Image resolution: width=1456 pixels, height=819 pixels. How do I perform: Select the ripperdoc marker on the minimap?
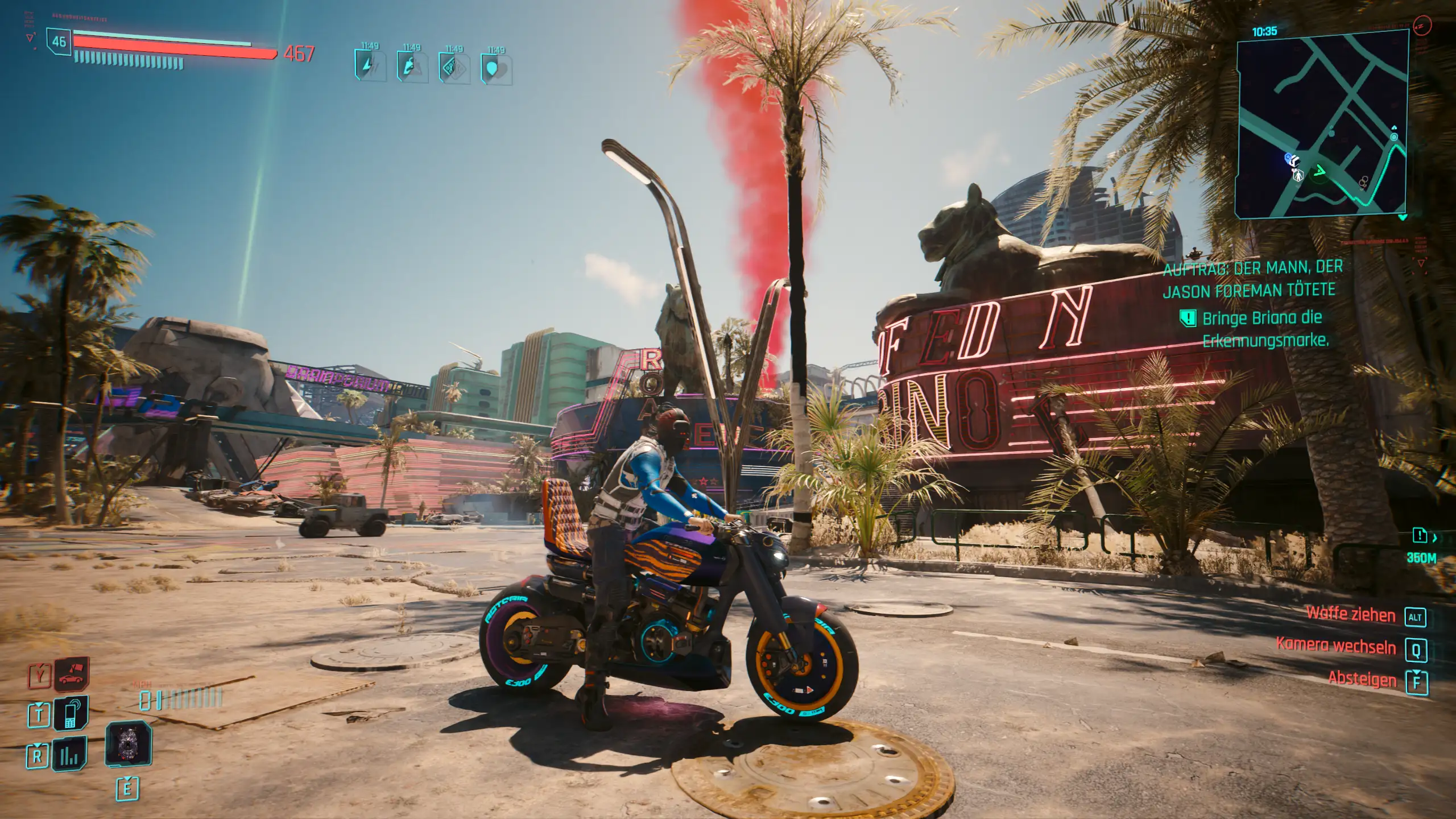pos(1298,175)
